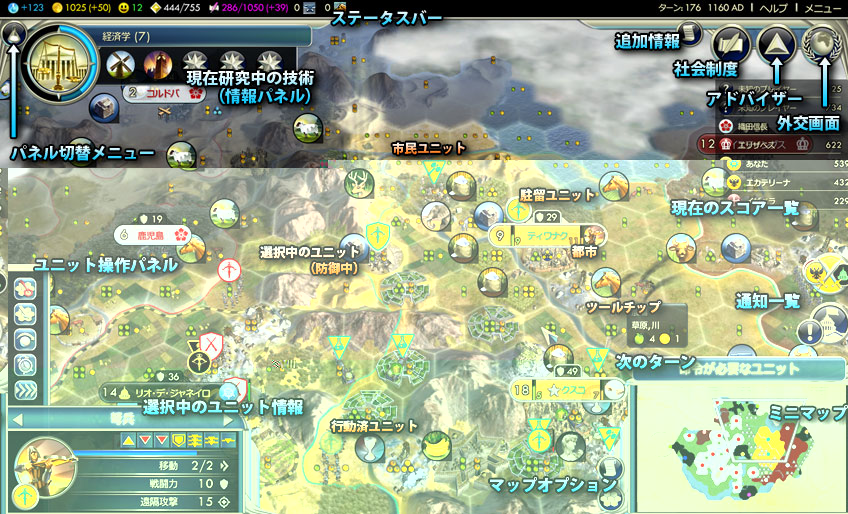The height and width of the screenshot is (514, 848).
Task: Open the advisor triangle button
Action: point(776,44)
